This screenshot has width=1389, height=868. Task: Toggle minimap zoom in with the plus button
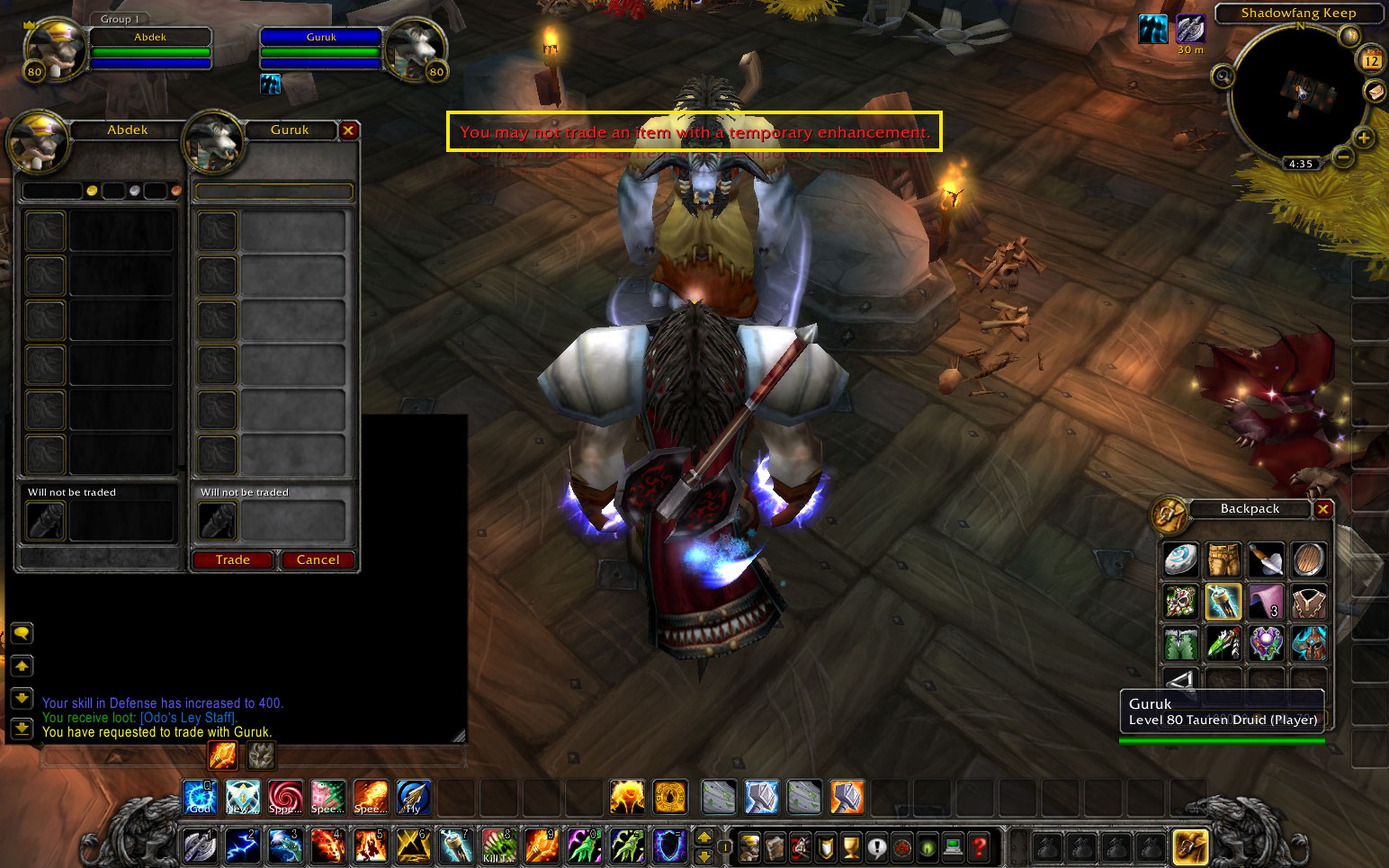point(1363,138)
